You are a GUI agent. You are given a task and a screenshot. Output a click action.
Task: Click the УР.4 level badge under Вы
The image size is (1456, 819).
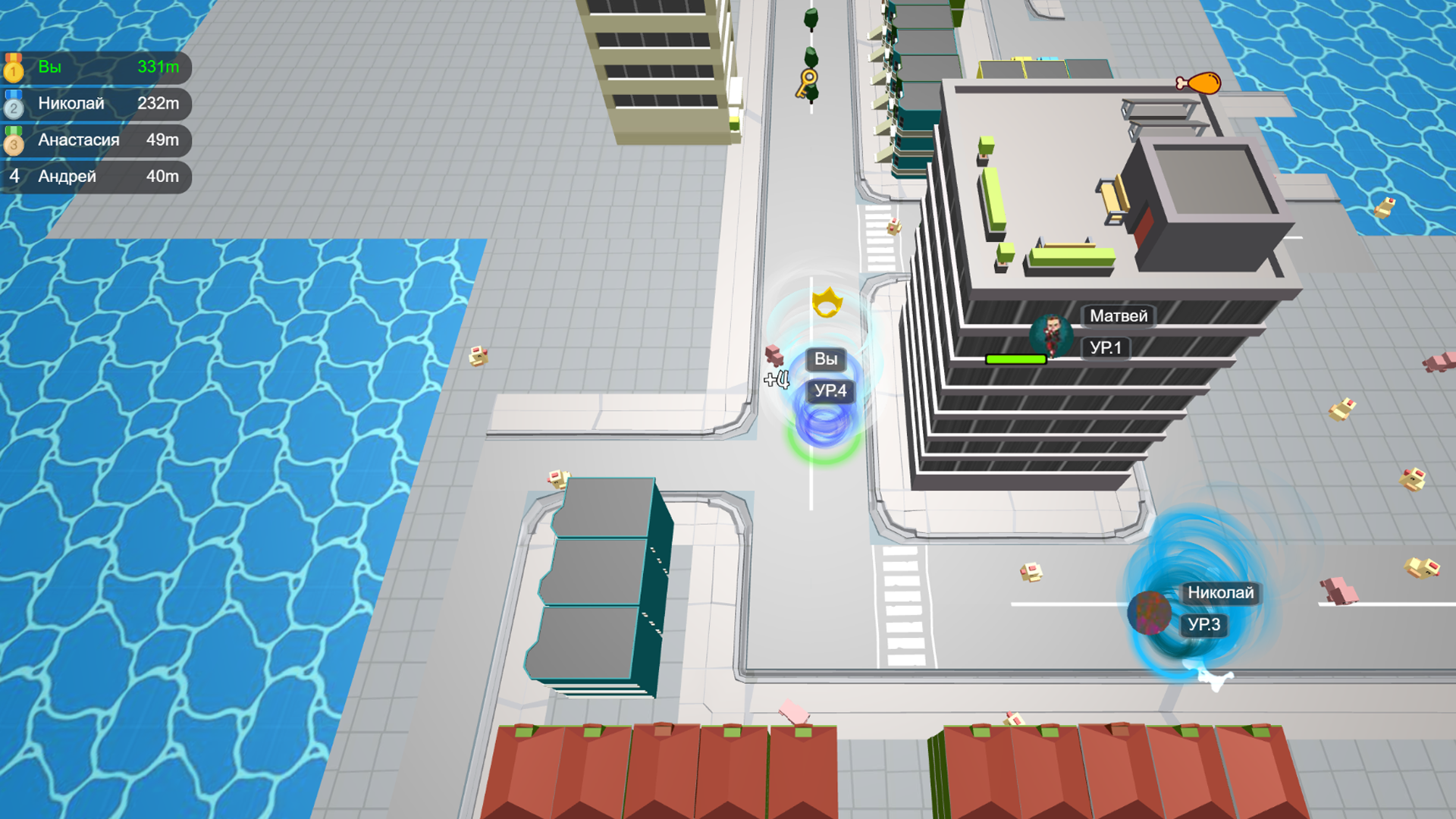pyautogui.click(x=830, y=391)
